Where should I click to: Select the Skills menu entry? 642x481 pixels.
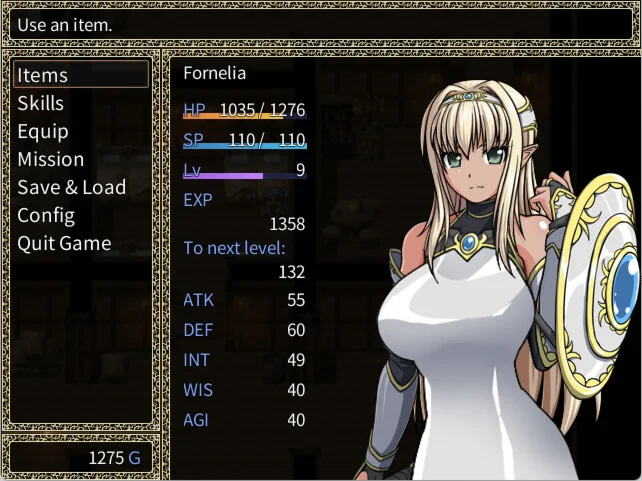[x=41, y=103]
